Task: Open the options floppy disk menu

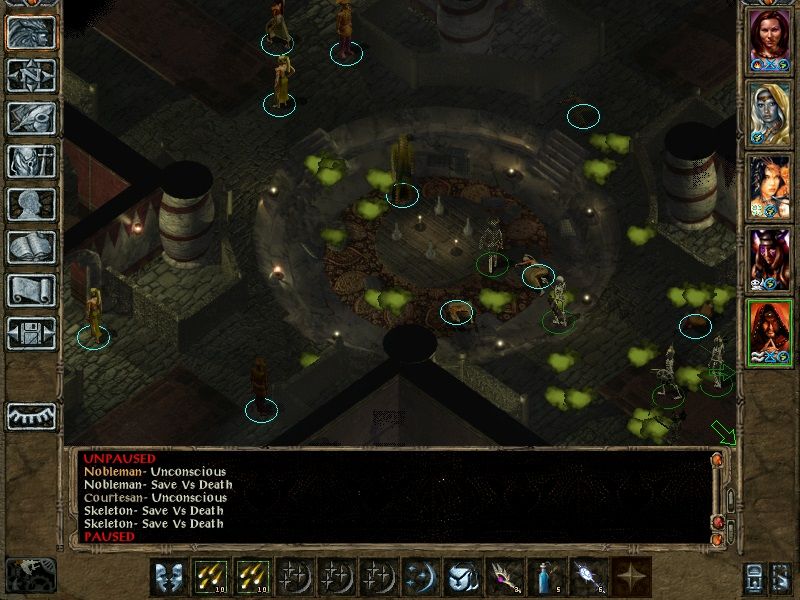Action: tap(31, 333)
